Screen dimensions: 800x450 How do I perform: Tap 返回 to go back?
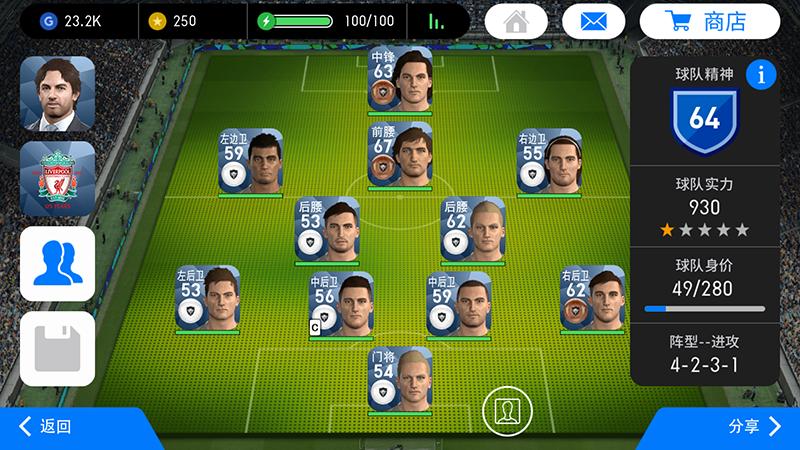pyautogui.click(x=47, y=427)
